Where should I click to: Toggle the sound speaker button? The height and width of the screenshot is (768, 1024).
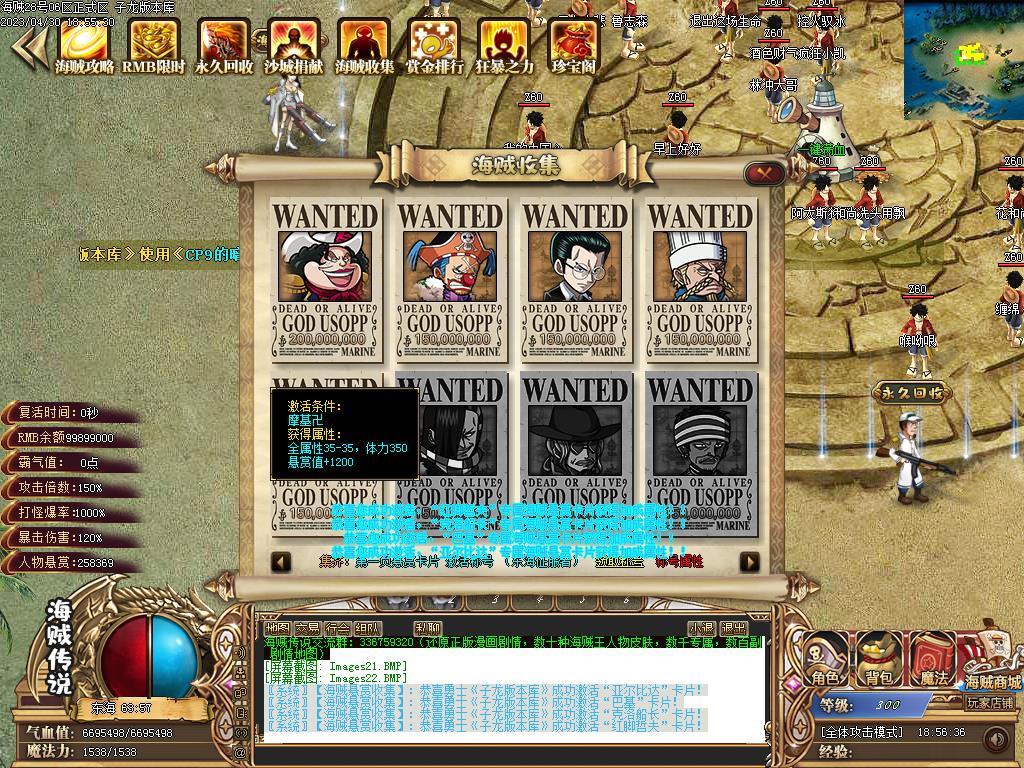tap(995, 739)
